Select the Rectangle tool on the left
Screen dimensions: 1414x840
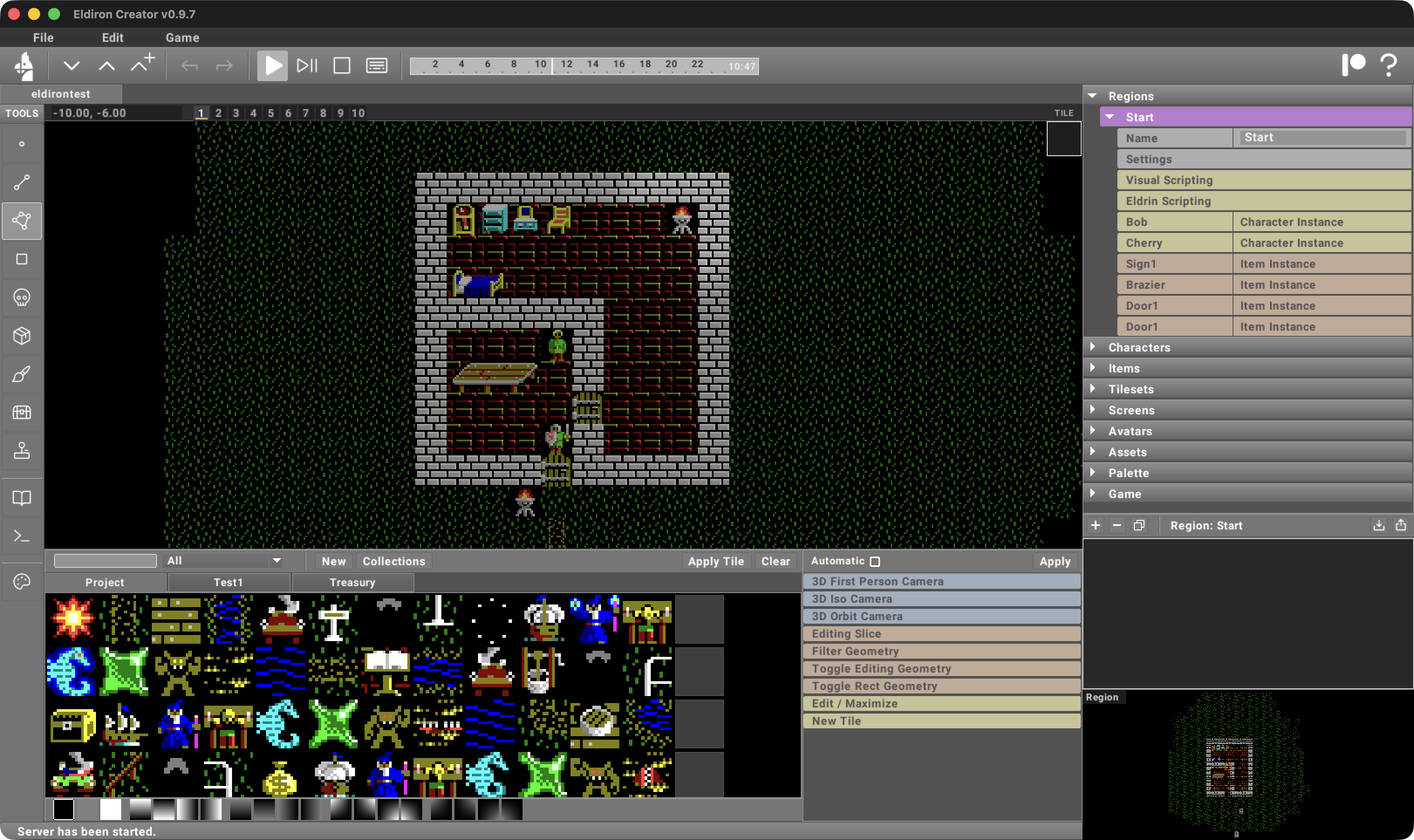21,259
